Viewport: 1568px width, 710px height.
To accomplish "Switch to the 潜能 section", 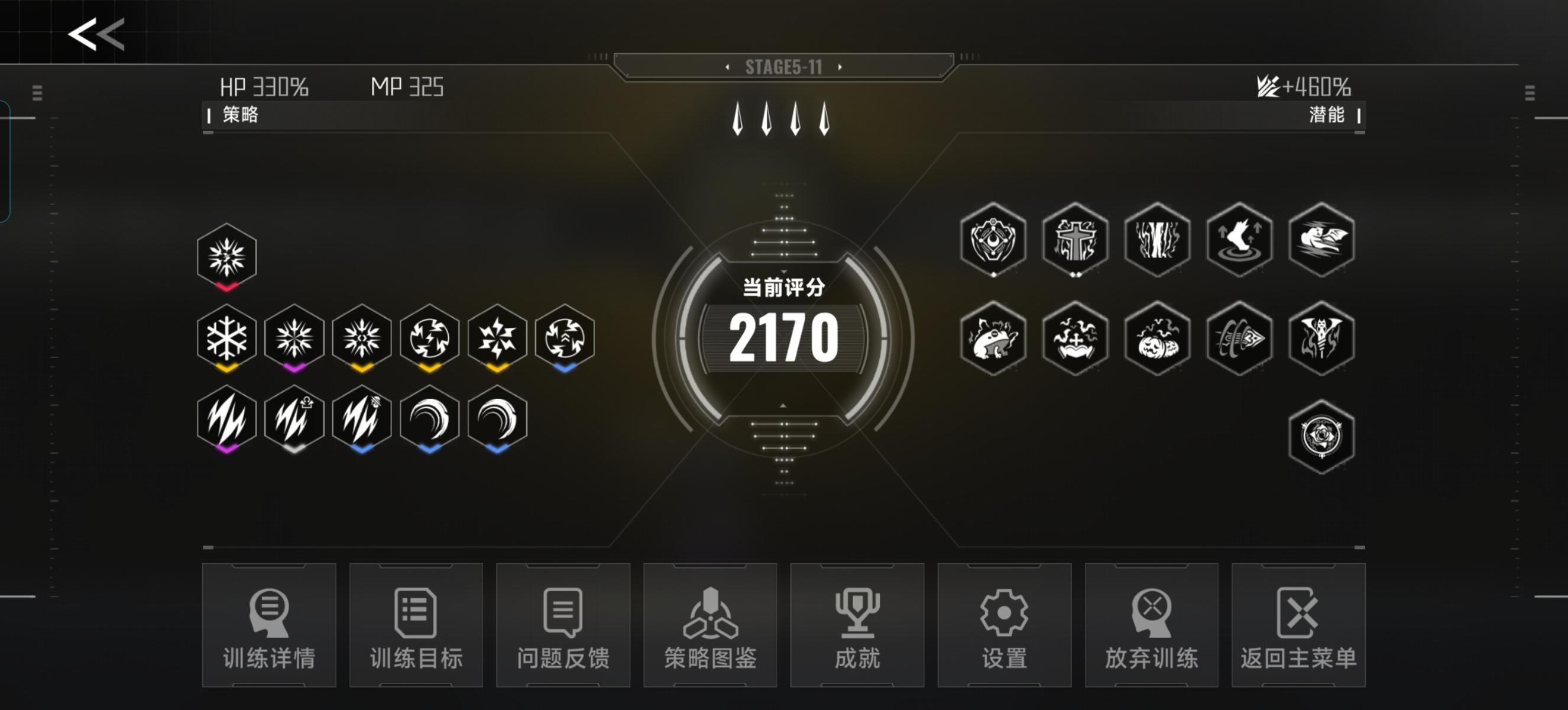I will [x=1329, y=115].
